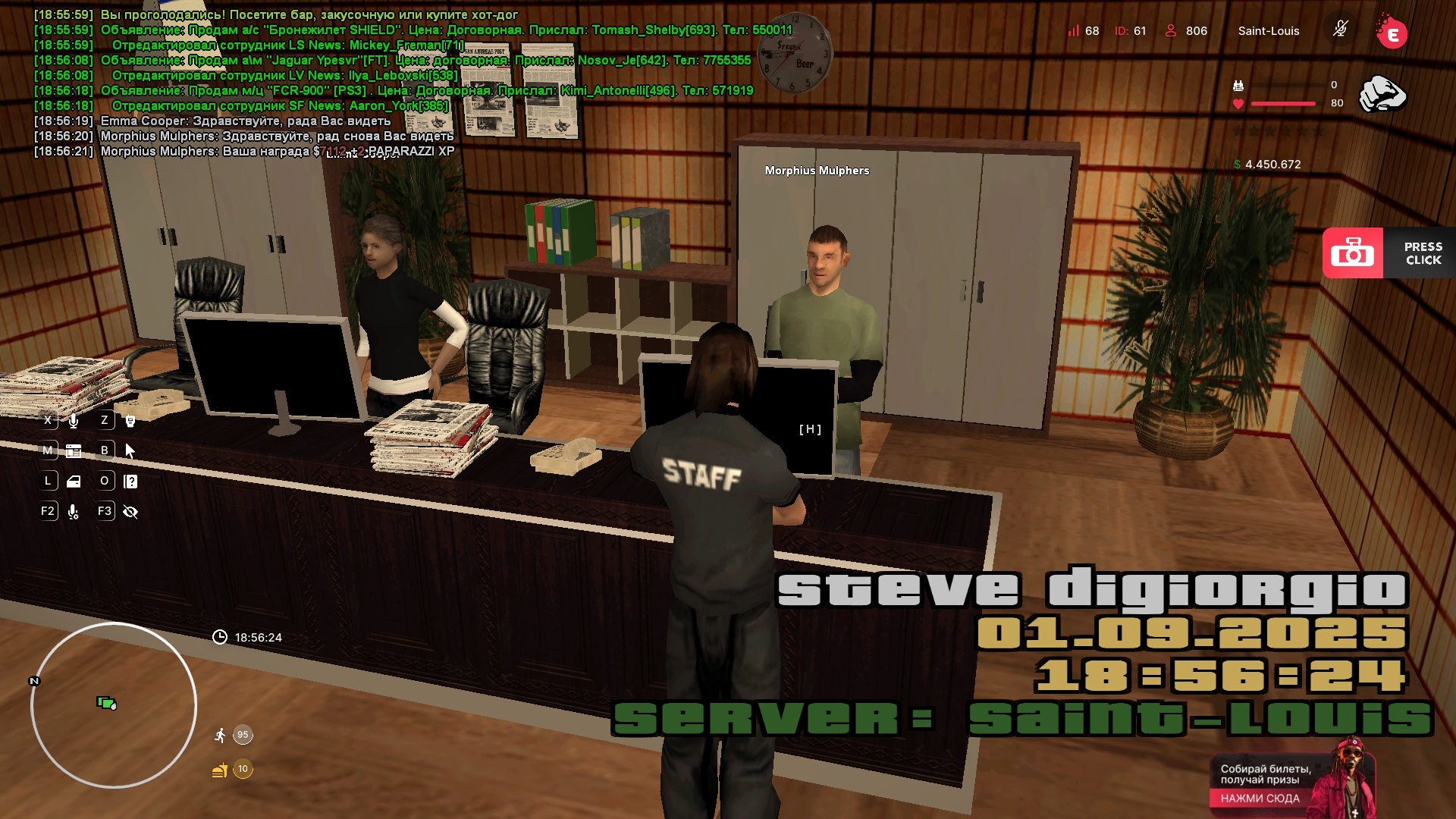Toggle the car door lock icon
Image resolution: width=1456 pixels, height=819 pixels.
pyautogui.click(x=74, y=482)
